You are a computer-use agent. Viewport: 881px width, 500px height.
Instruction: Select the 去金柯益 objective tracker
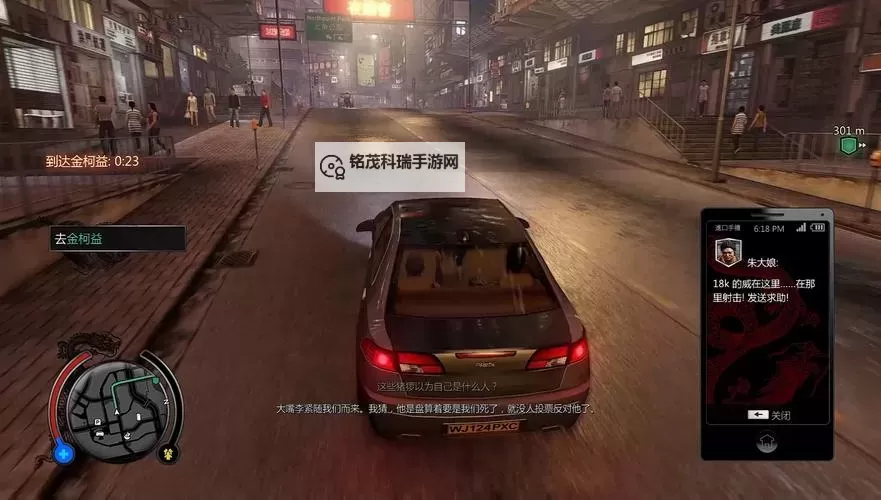coord(117,239)
